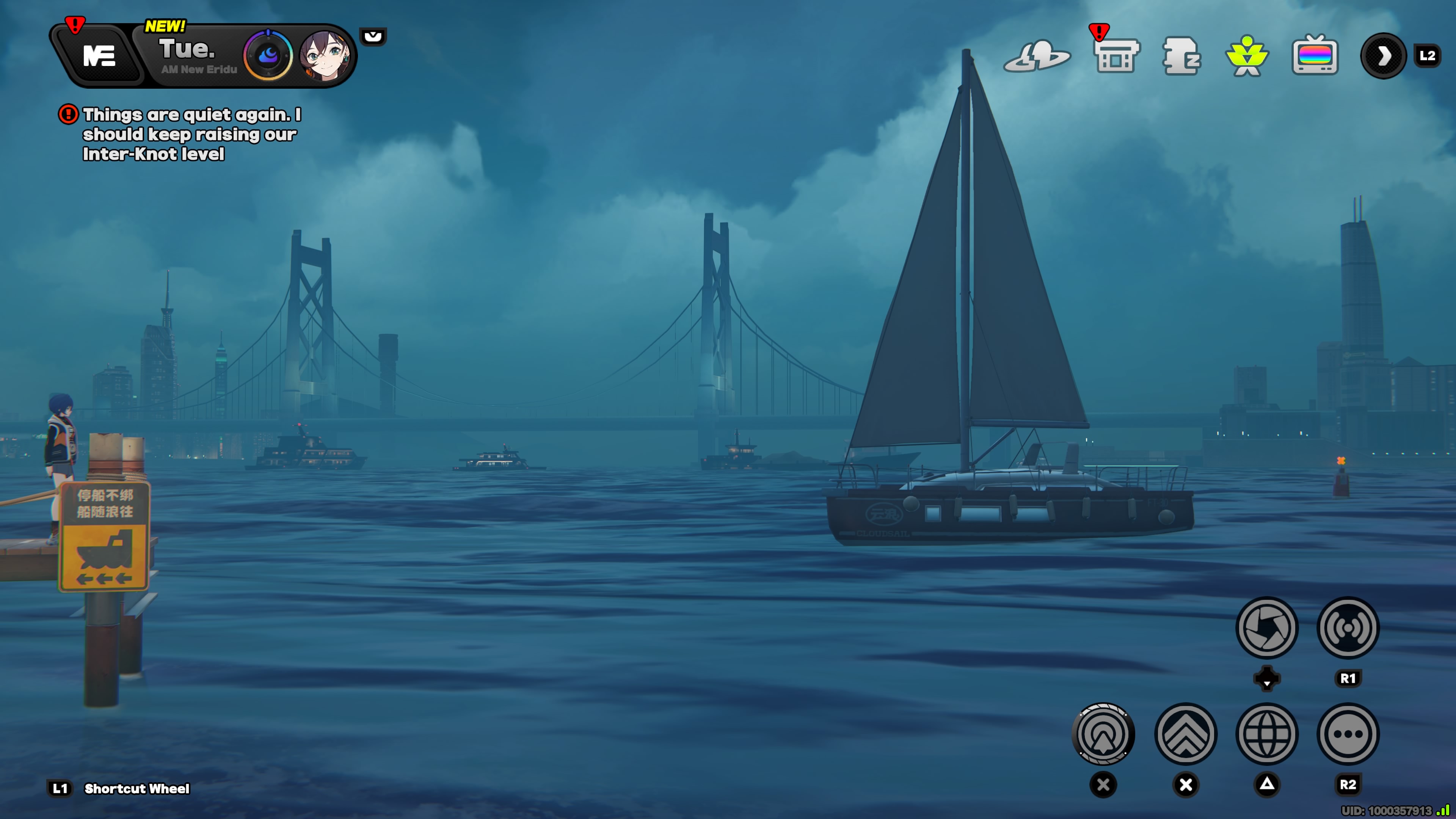Open the Z document icon
Screen dimensions: 1456x819
(1181, 56)
